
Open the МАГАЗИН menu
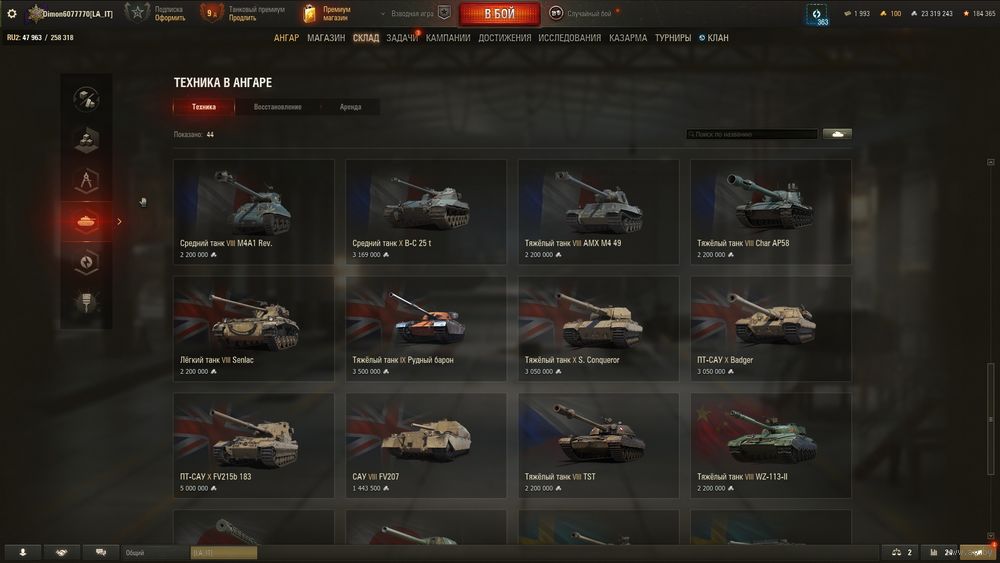[326, 38]
